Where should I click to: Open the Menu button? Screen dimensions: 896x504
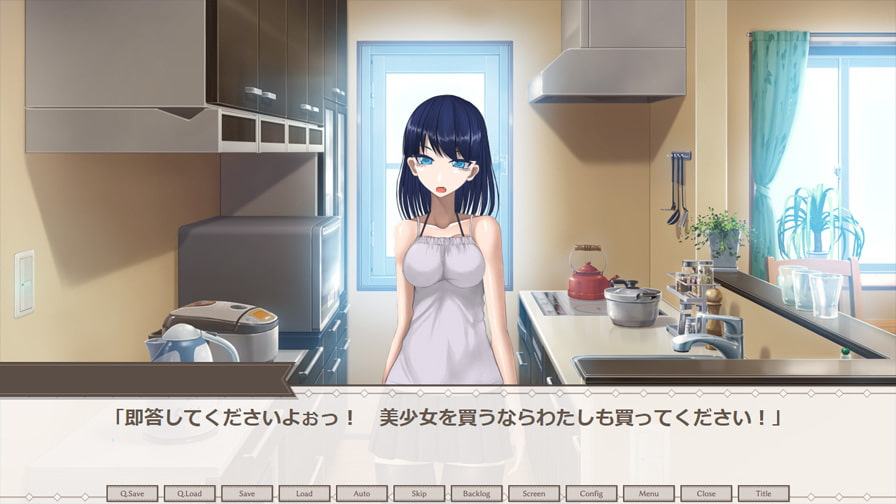point(649,493)
